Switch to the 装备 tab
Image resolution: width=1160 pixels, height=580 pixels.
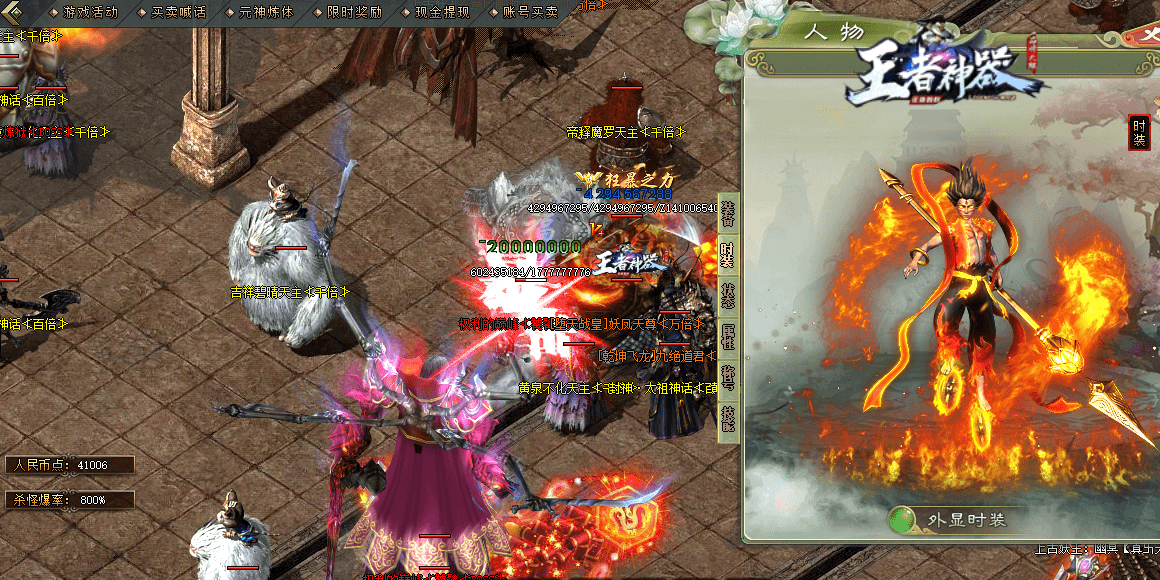729,211
